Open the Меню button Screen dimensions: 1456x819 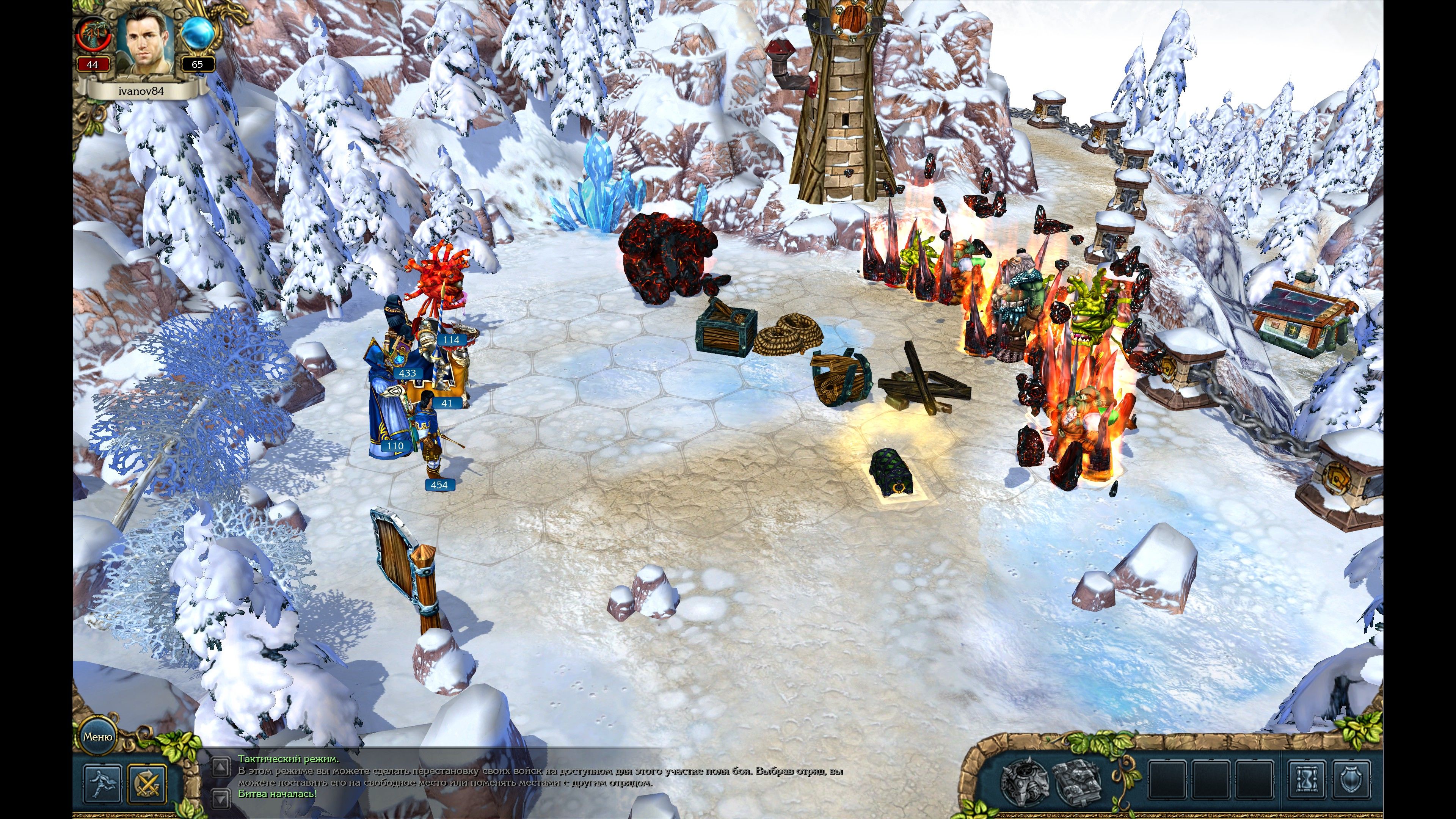[x=98, y=736]
